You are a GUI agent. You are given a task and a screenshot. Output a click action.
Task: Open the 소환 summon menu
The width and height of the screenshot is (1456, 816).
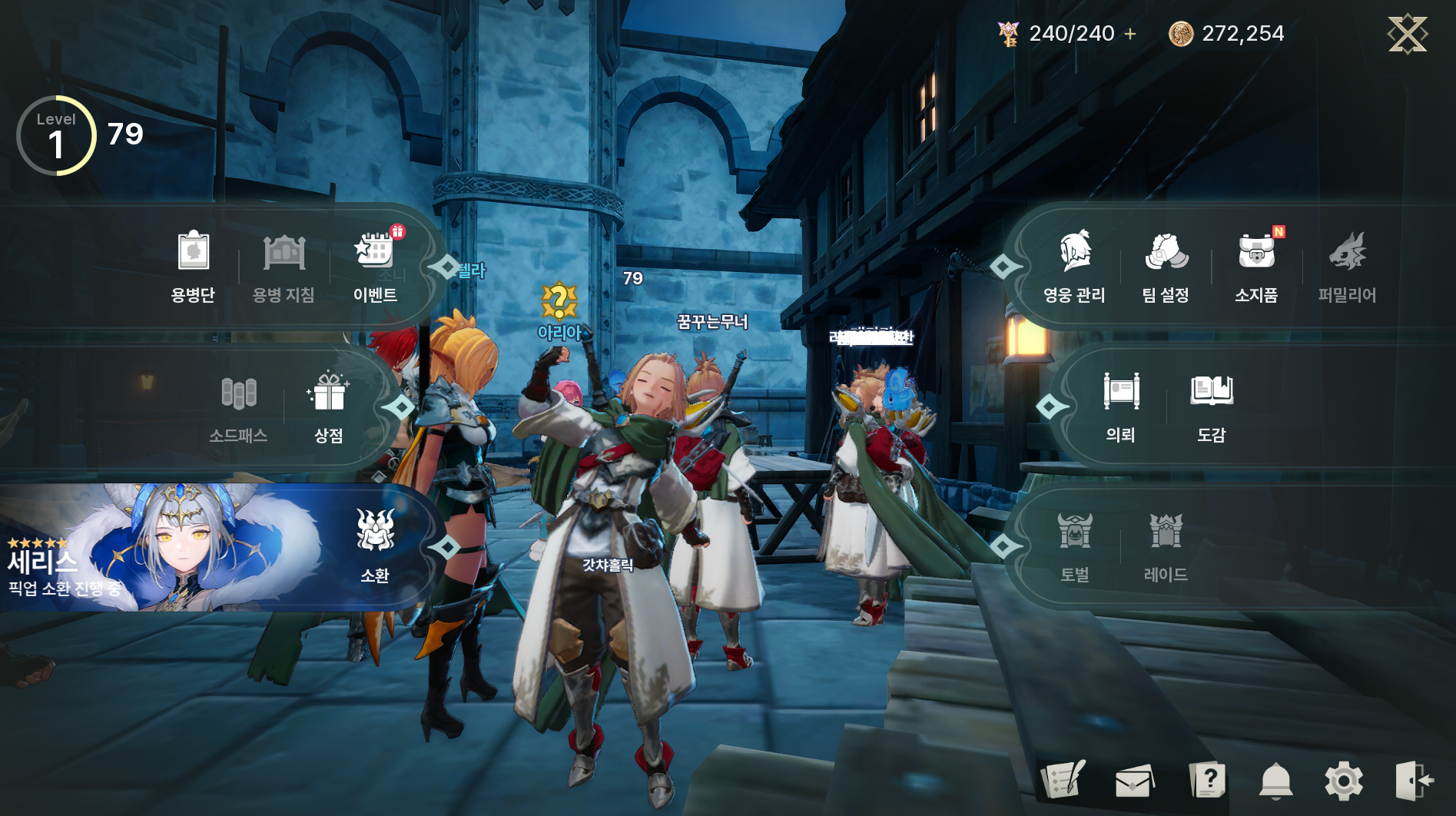click(375, 544)
